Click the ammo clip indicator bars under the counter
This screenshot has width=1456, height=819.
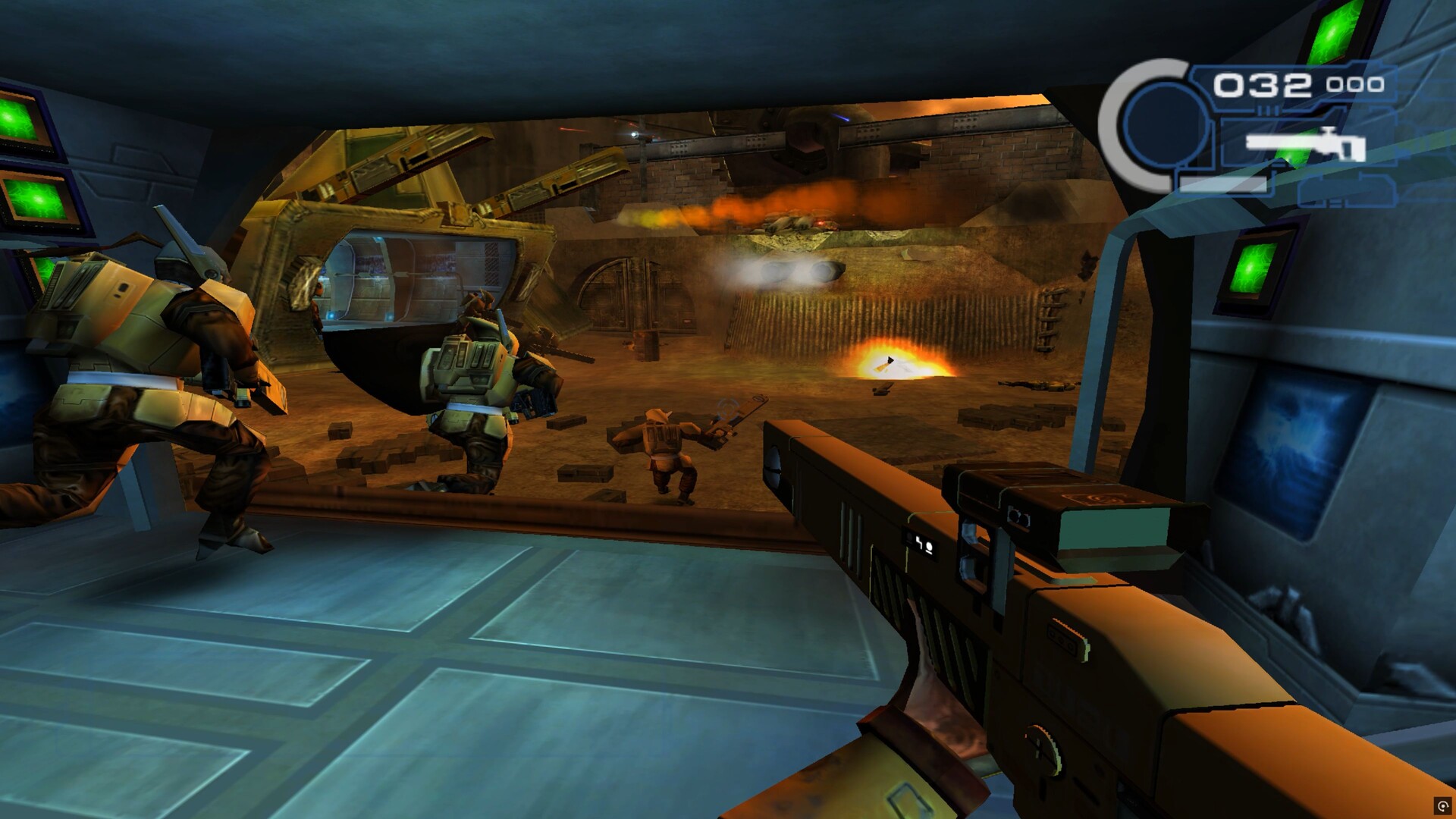click(1268, 110)
